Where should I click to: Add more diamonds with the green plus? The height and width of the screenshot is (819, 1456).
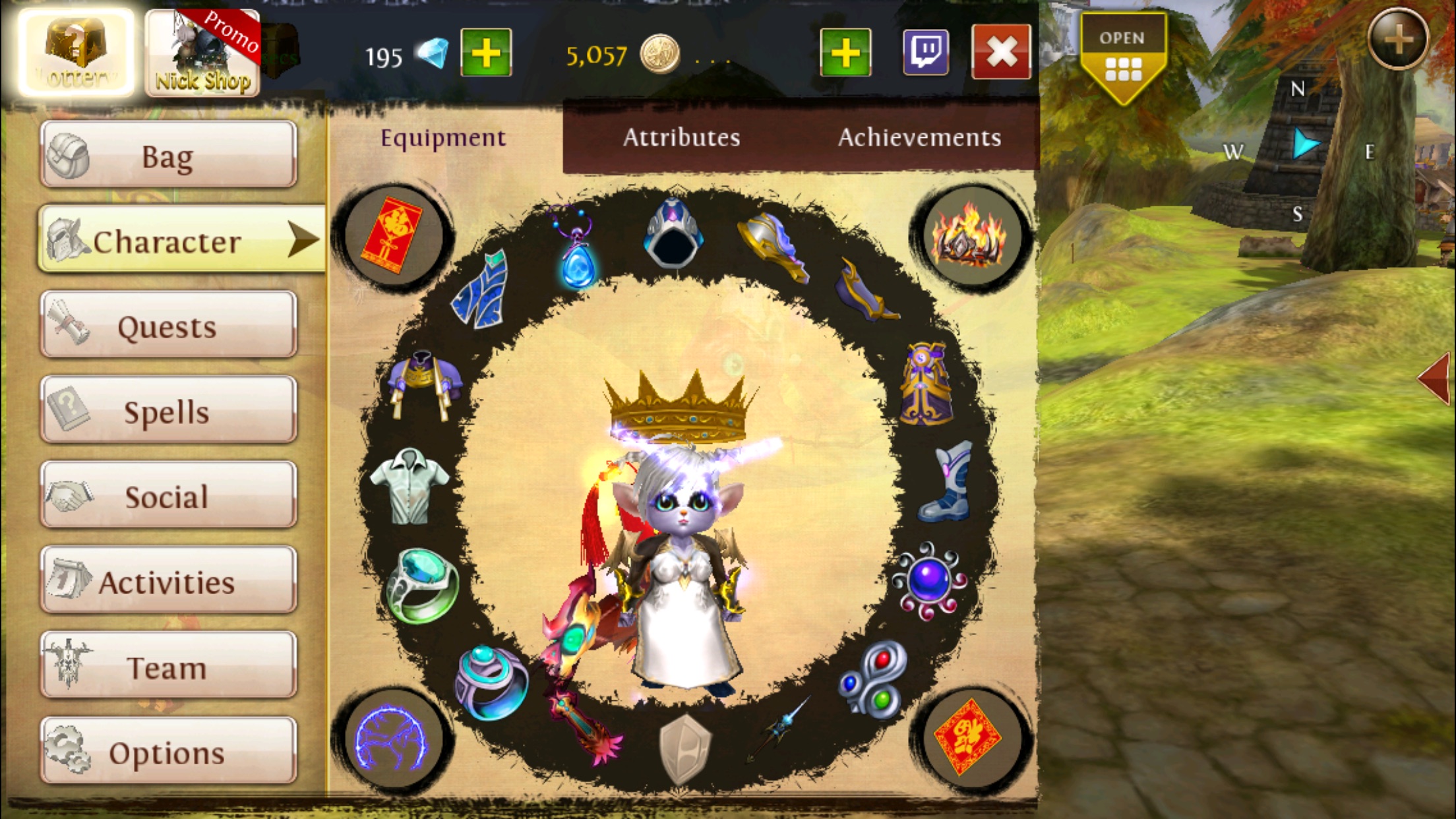(x=486, y=52)
